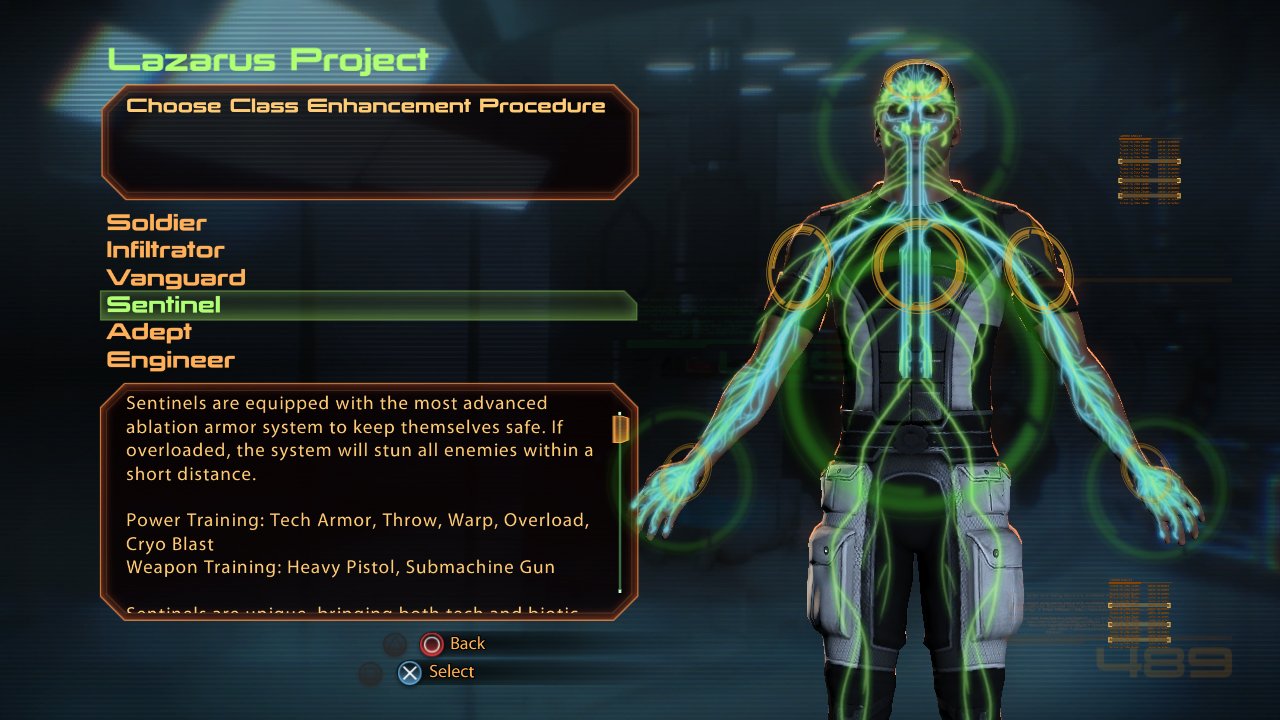Screen dimensions: 1280x720
Task: Click the highlighted Sentinel class entry
Action: (x=165, y=305)
